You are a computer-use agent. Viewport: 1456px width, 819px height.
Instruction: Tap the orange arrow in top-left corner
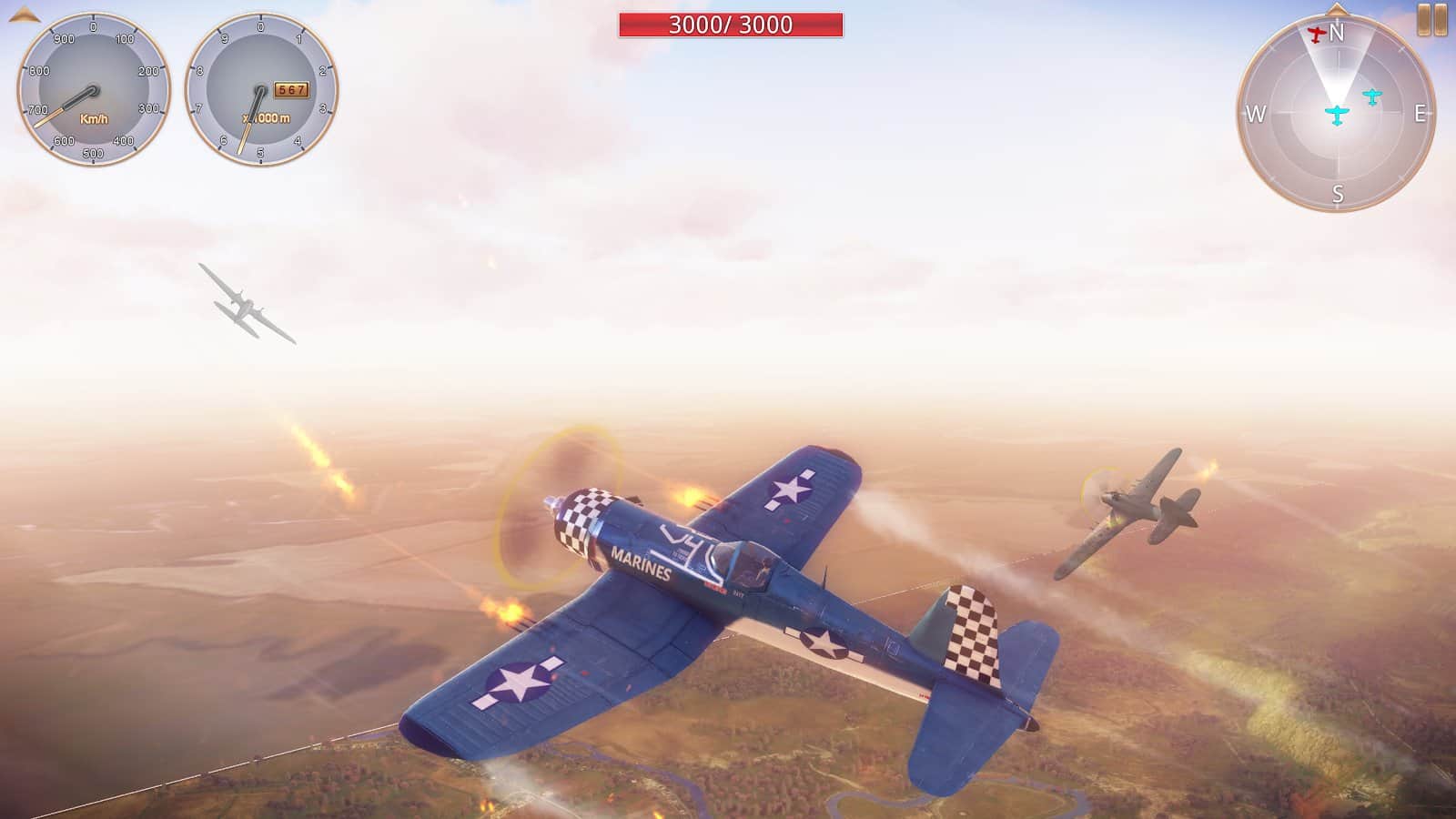tap(25, 14)
